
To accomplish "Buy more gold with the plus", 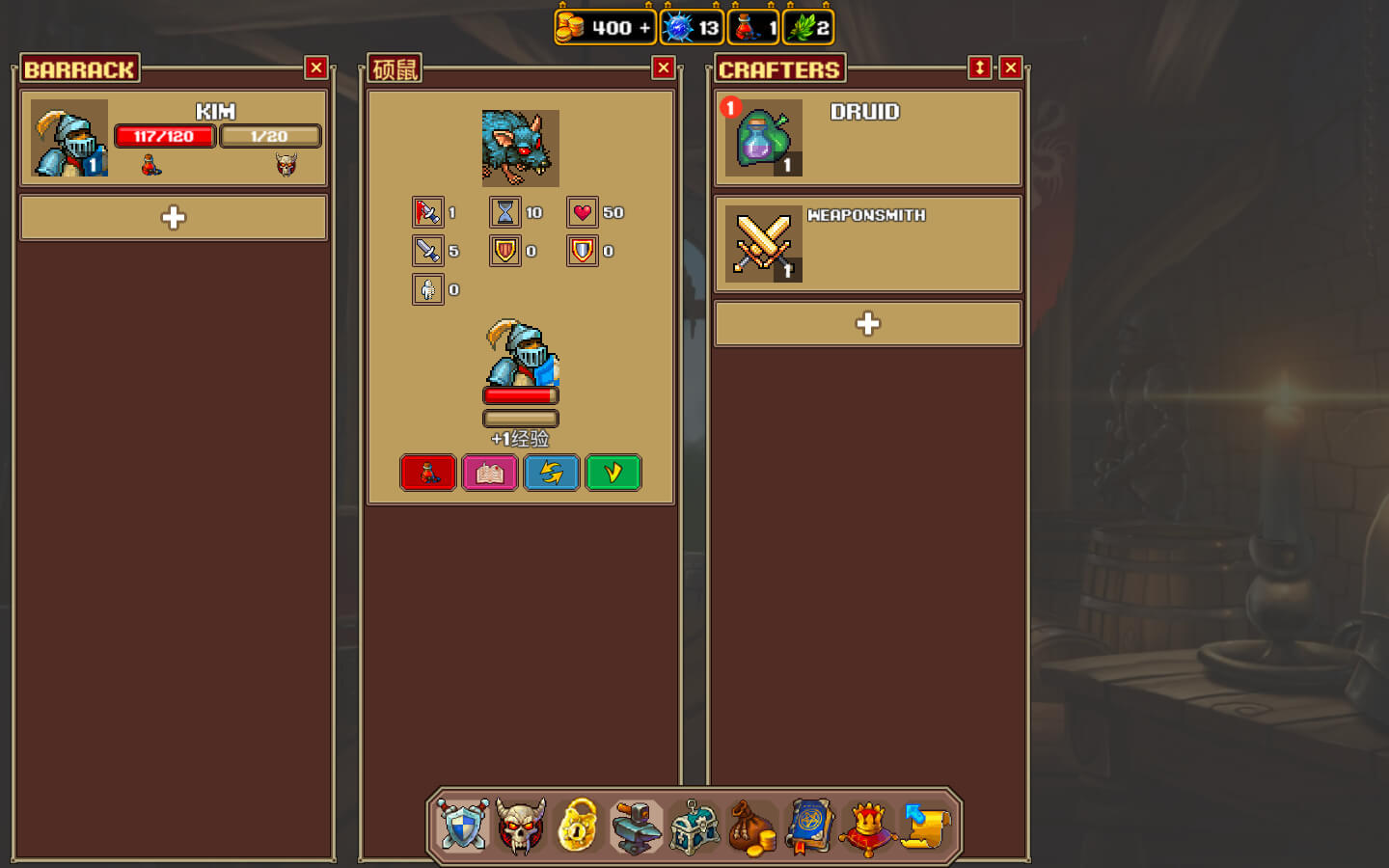I will (x=644, y=28).
